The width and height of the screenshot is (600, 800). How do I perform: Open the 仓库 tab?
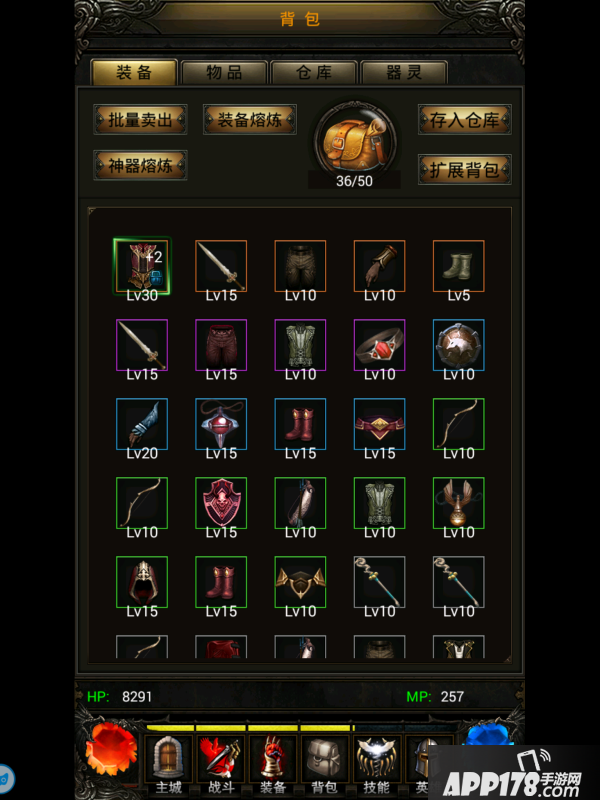313,72
